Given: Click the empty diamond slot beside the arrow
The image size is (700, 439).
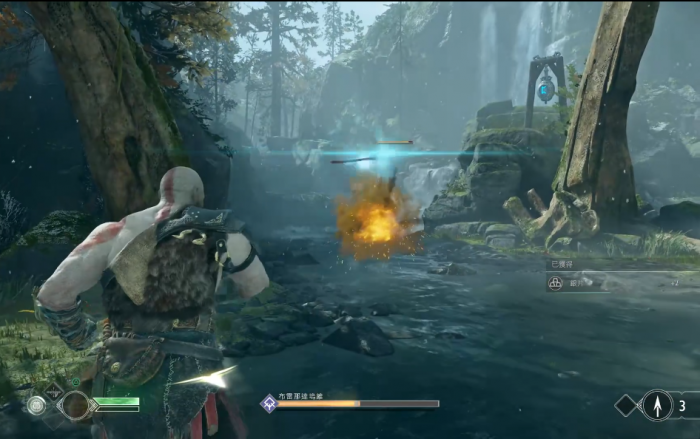Looking at the screenshot, I should 626,405.
